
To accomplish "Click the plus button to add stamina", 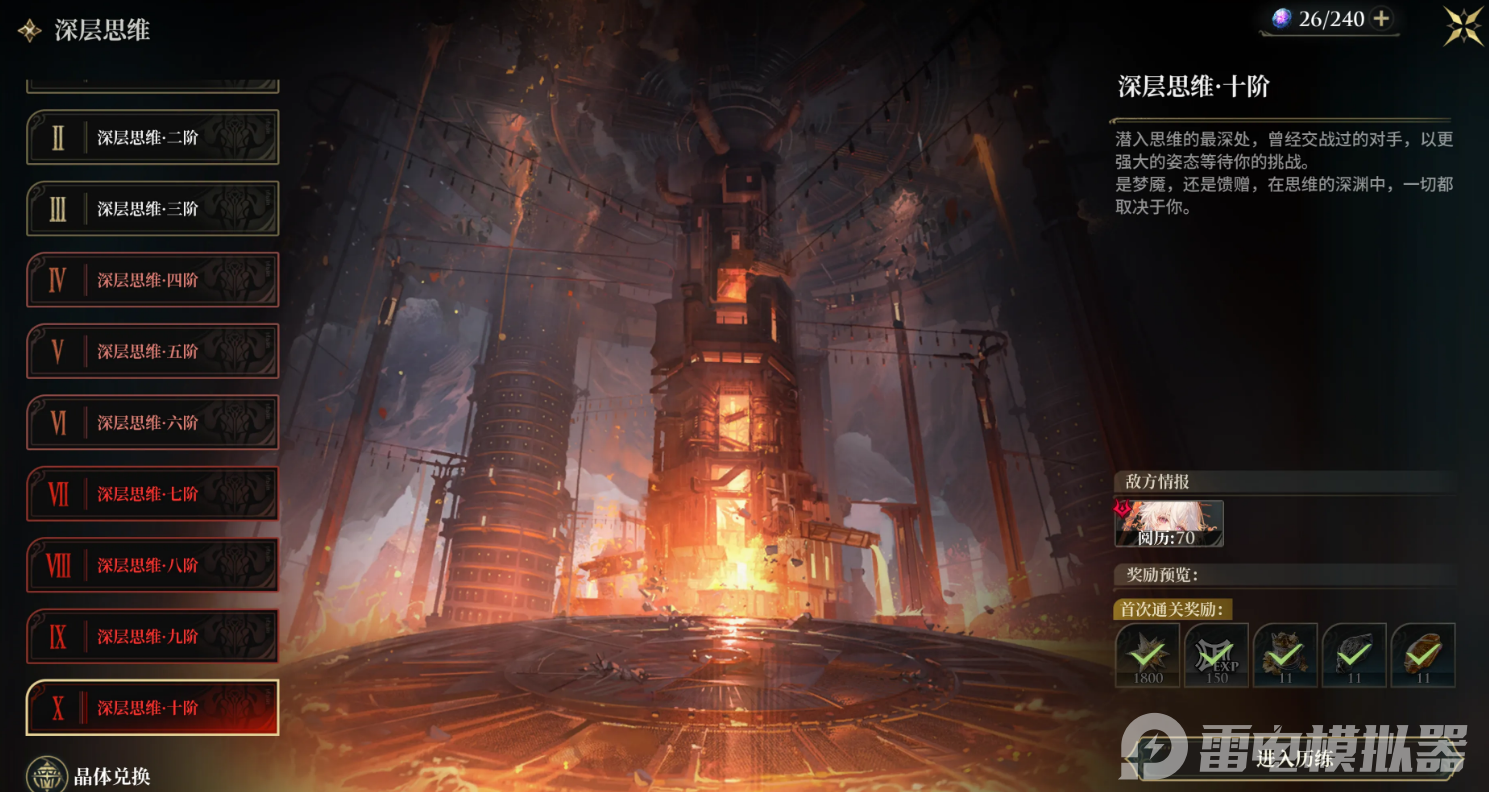I will [x=1381, y=18].
